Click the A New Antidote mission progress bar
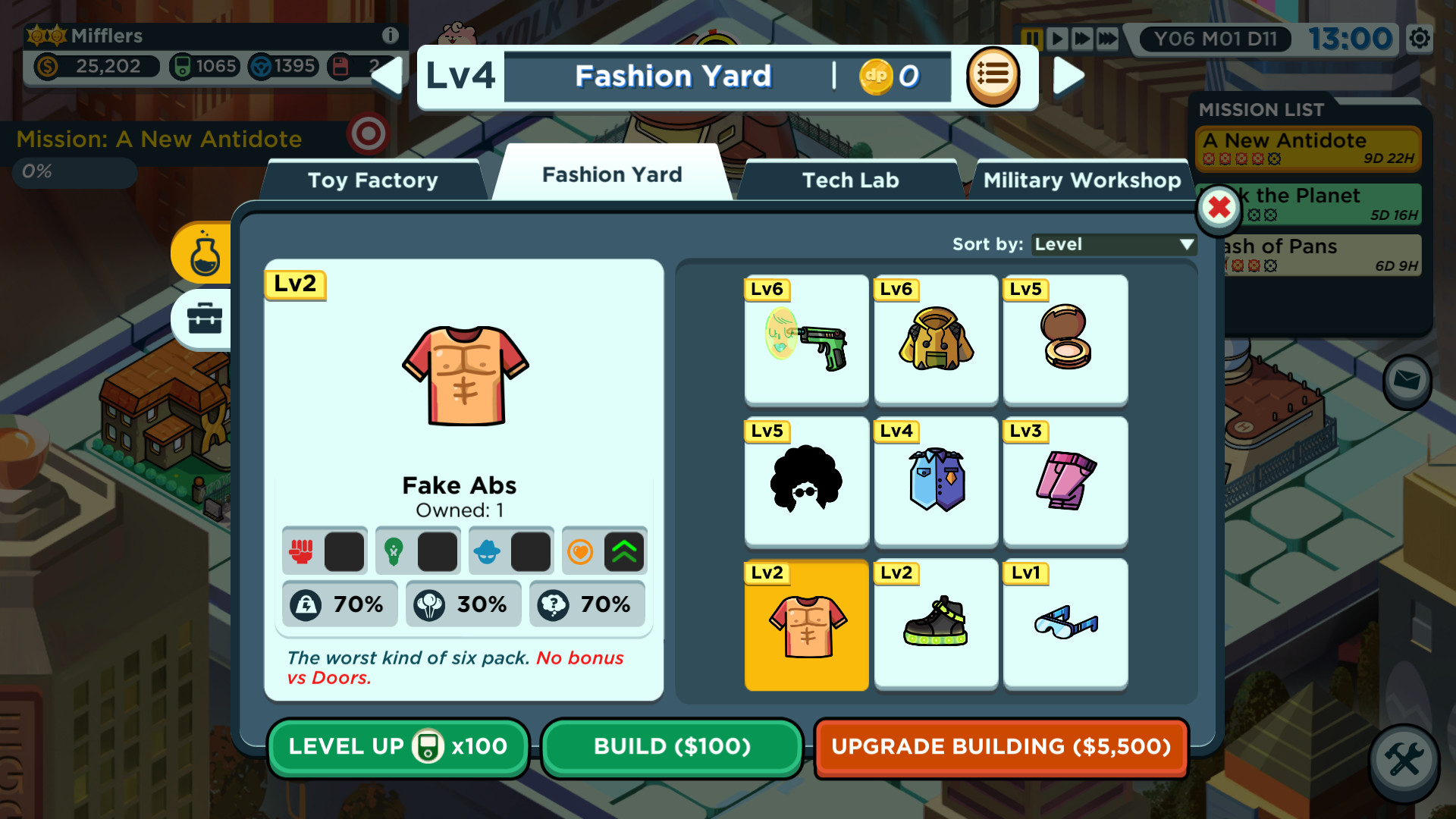 click(x=73, y=172)
